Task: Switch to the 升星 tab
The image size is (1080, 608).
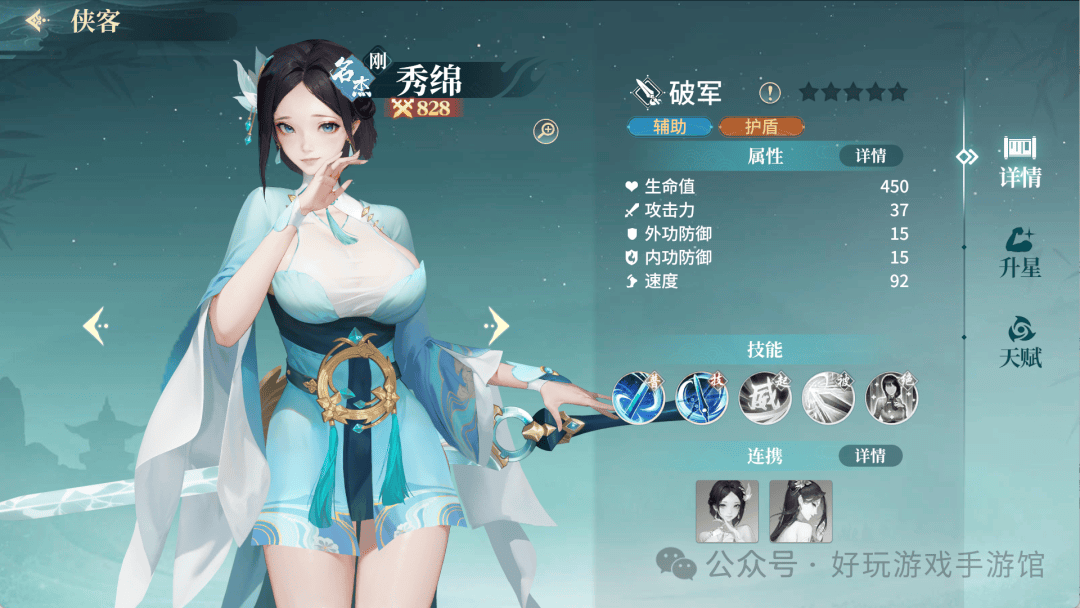Action: pos(1020,252)
